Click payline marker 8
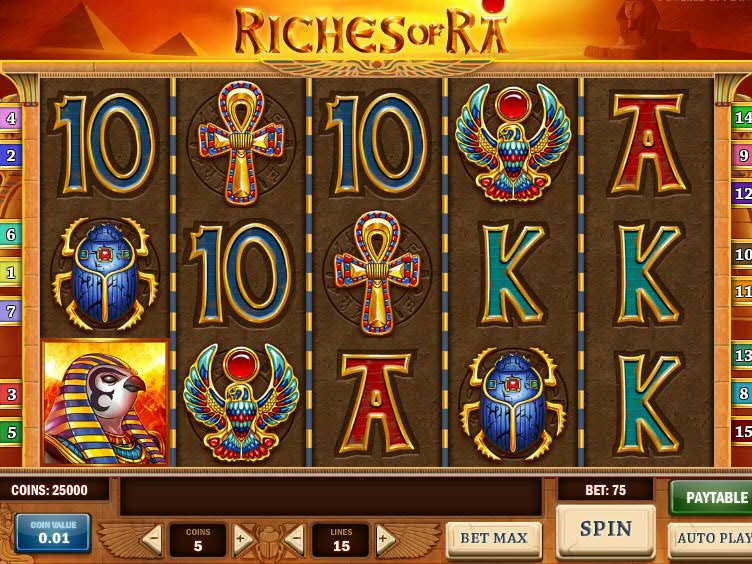Image resolution: width=752 pixels, height=564 pixels. point(742,393)
